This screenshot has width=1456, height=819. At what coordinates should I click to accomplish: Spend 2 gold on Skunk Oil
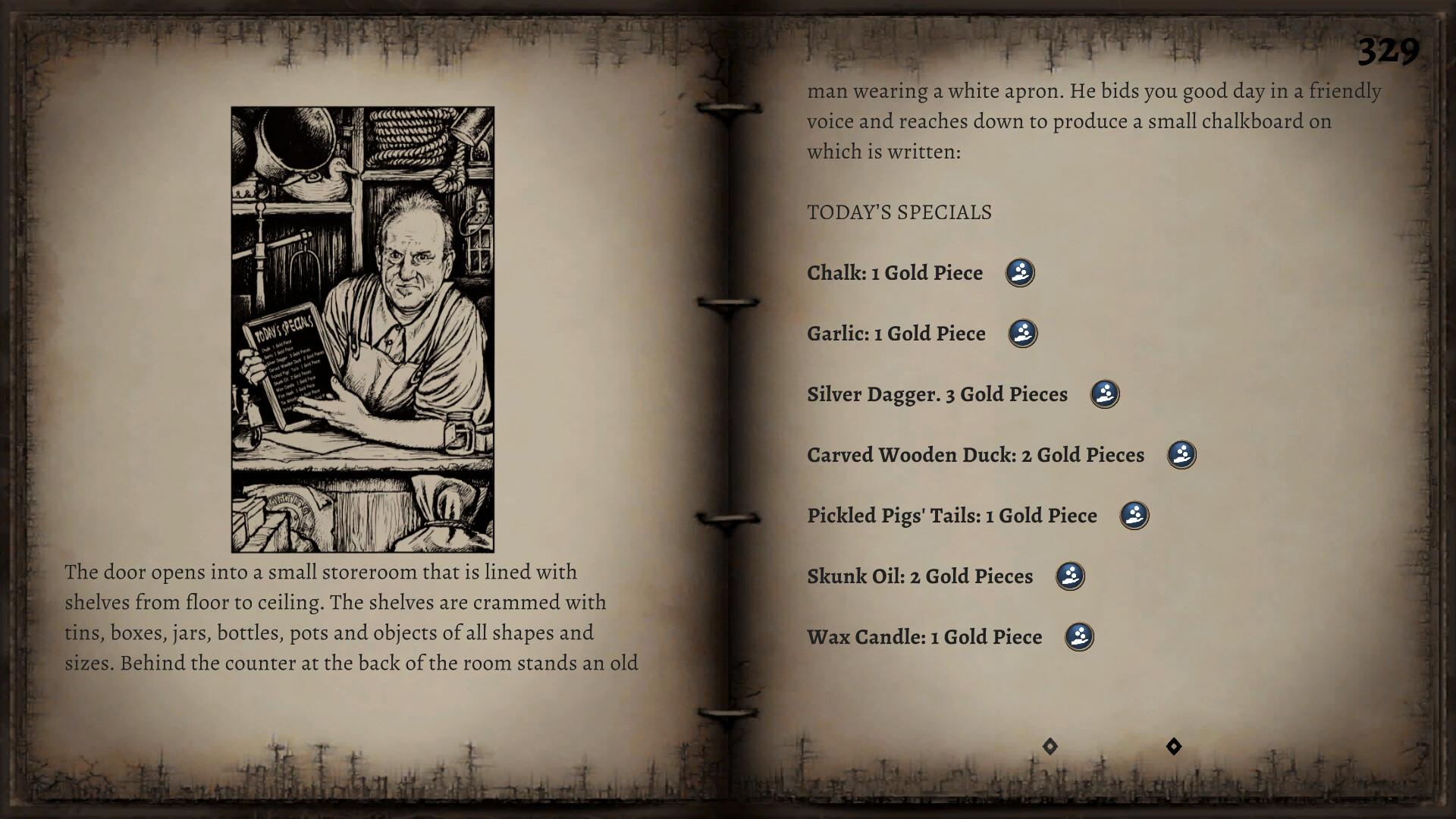coord(1068,576)
